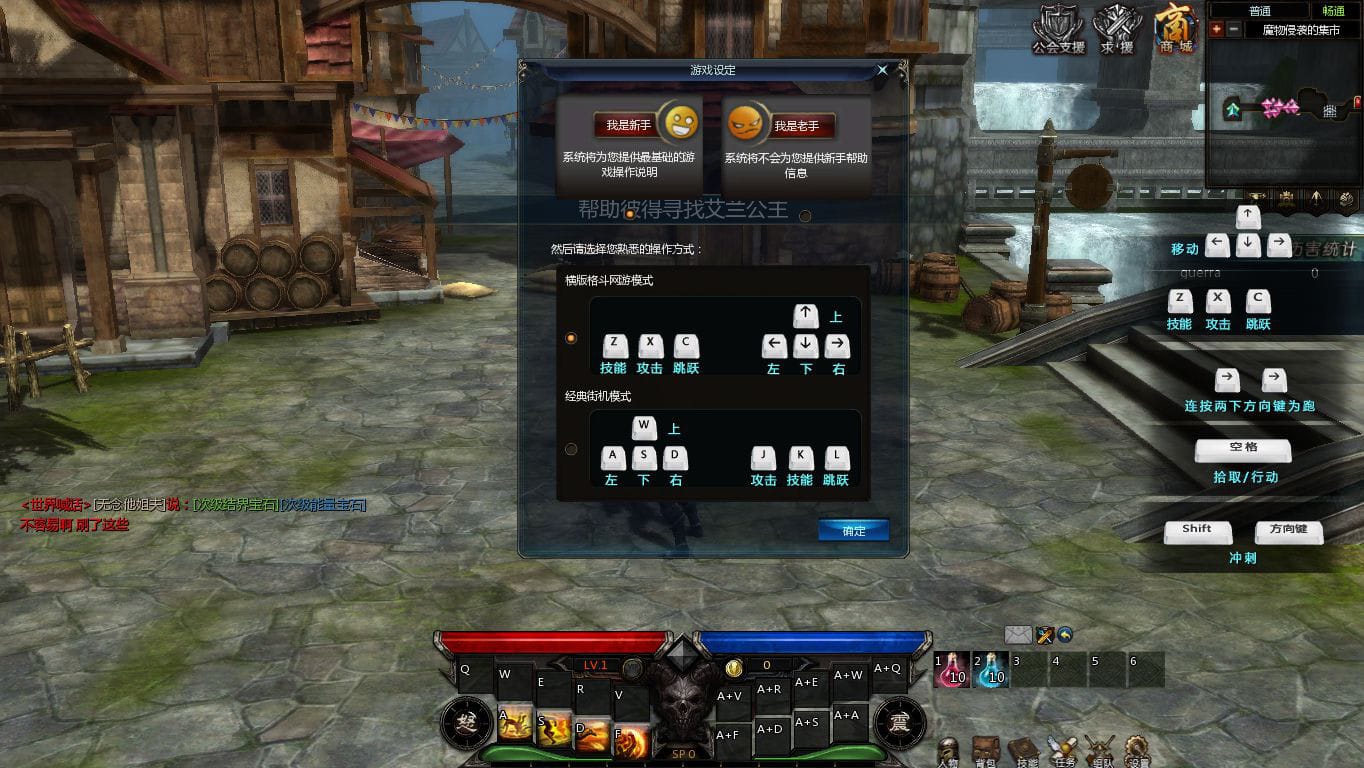This screenshot has width=1364, height=768.
Task: Use the blue mana potion in slot 2
Action: (x=990, y=670)
